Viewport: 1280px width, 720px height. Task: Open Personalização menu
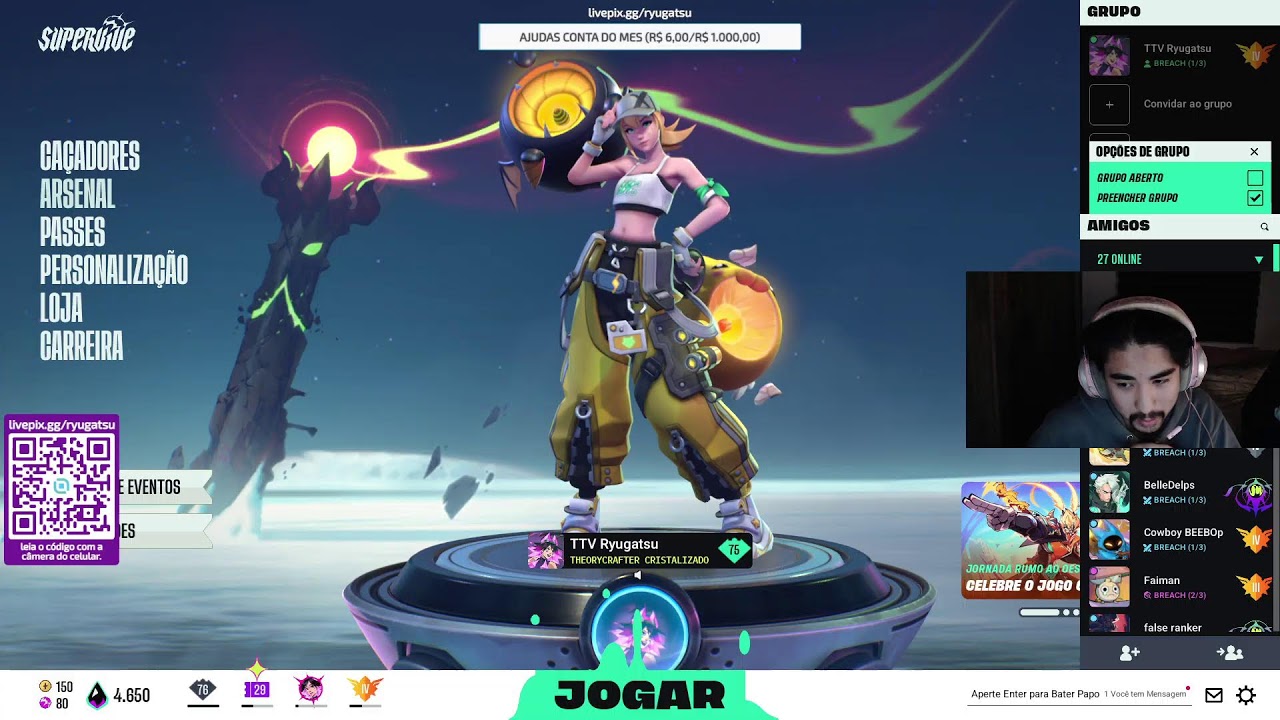[113, 271]
